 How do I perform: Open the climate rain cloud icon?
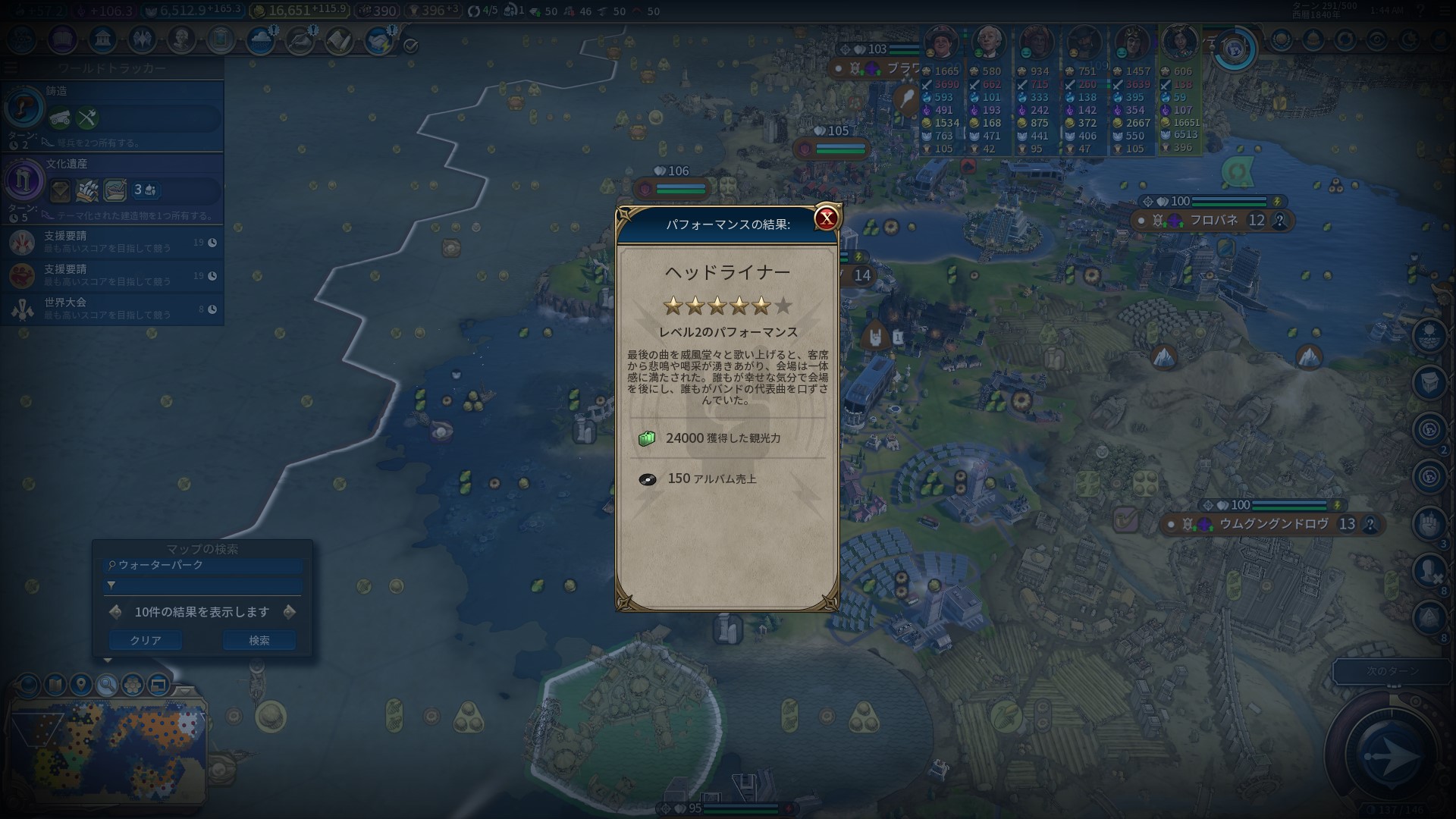click(260, 40)
